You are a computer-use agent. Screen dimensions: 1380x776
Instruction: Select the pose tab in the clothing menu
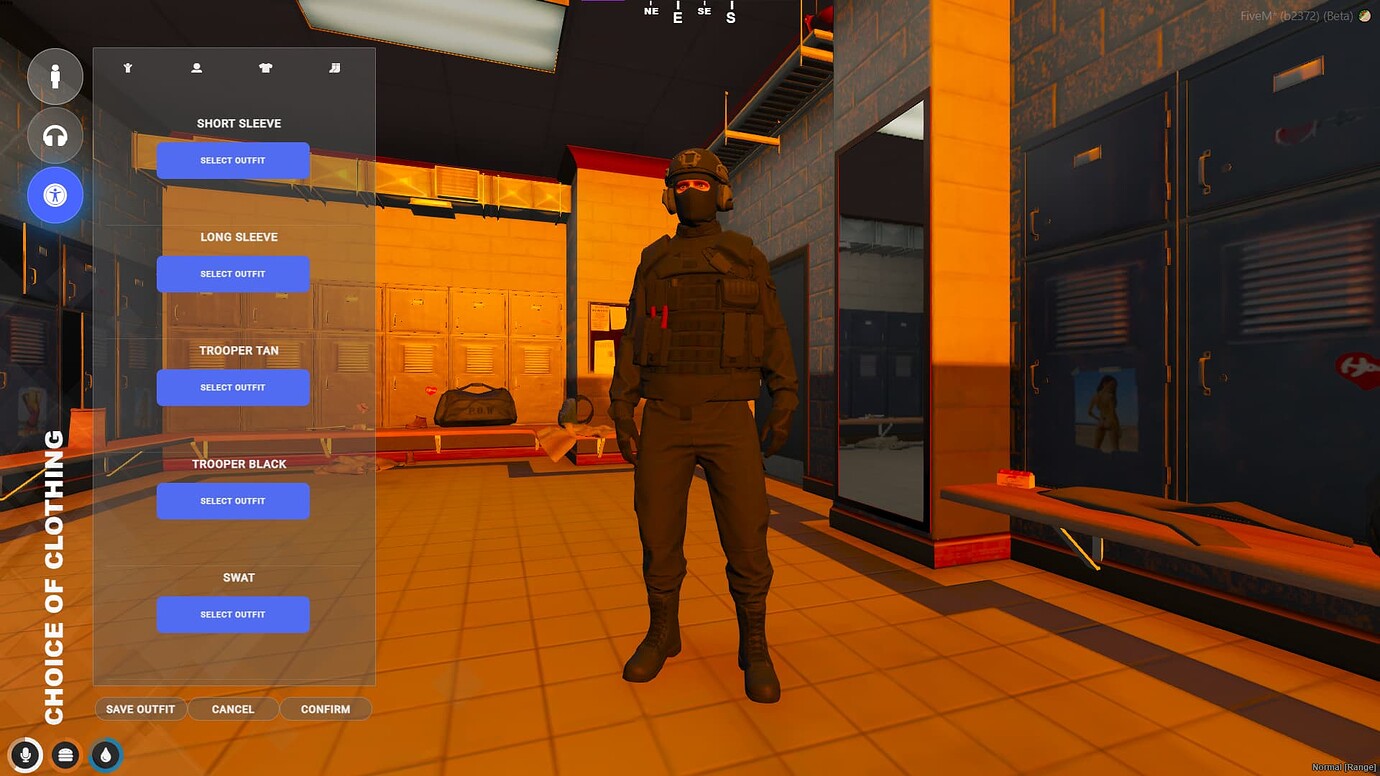pos(127,67)
